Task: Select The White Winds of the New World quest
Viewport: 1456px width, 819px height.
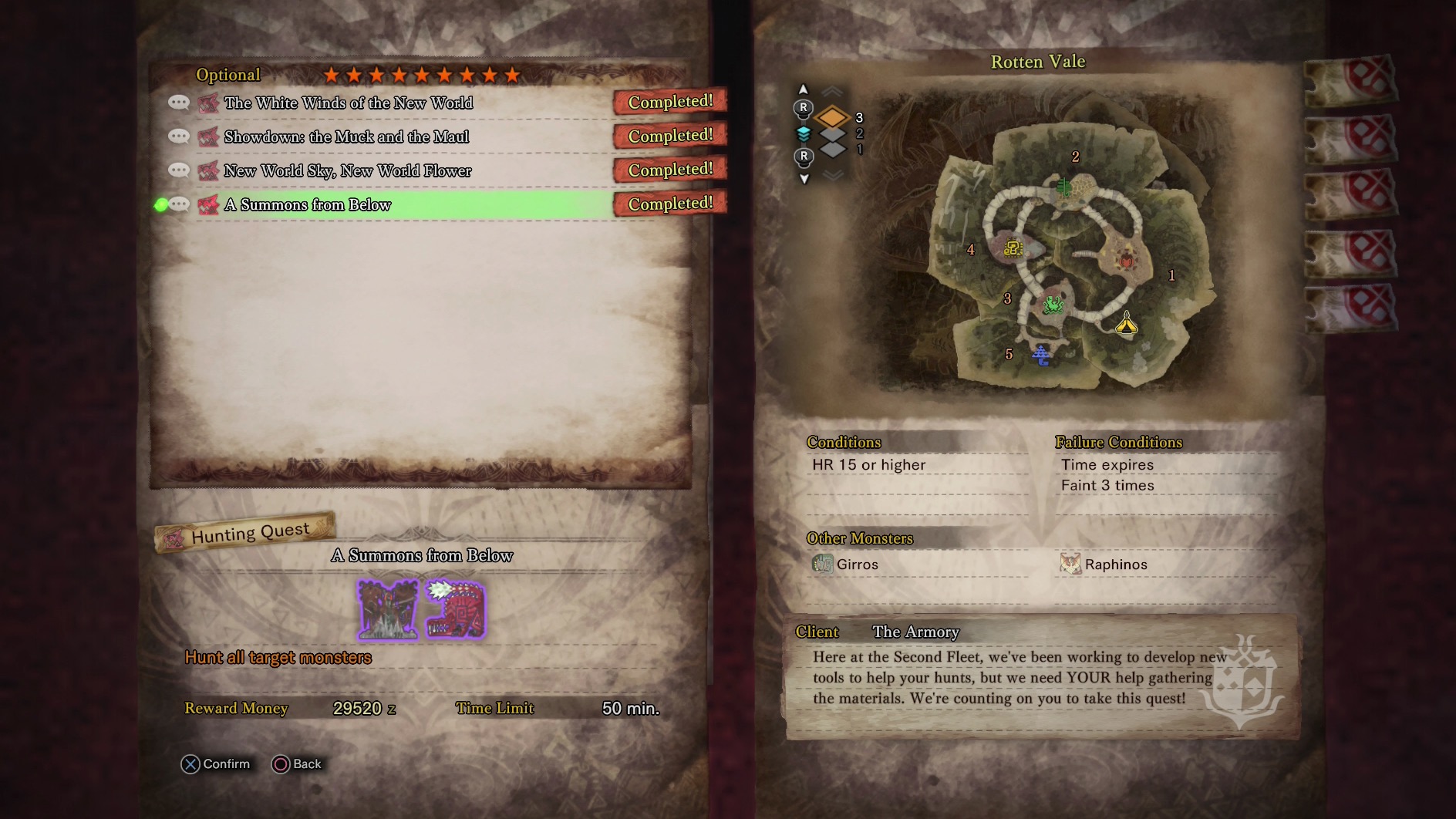Action: point(349,103)
